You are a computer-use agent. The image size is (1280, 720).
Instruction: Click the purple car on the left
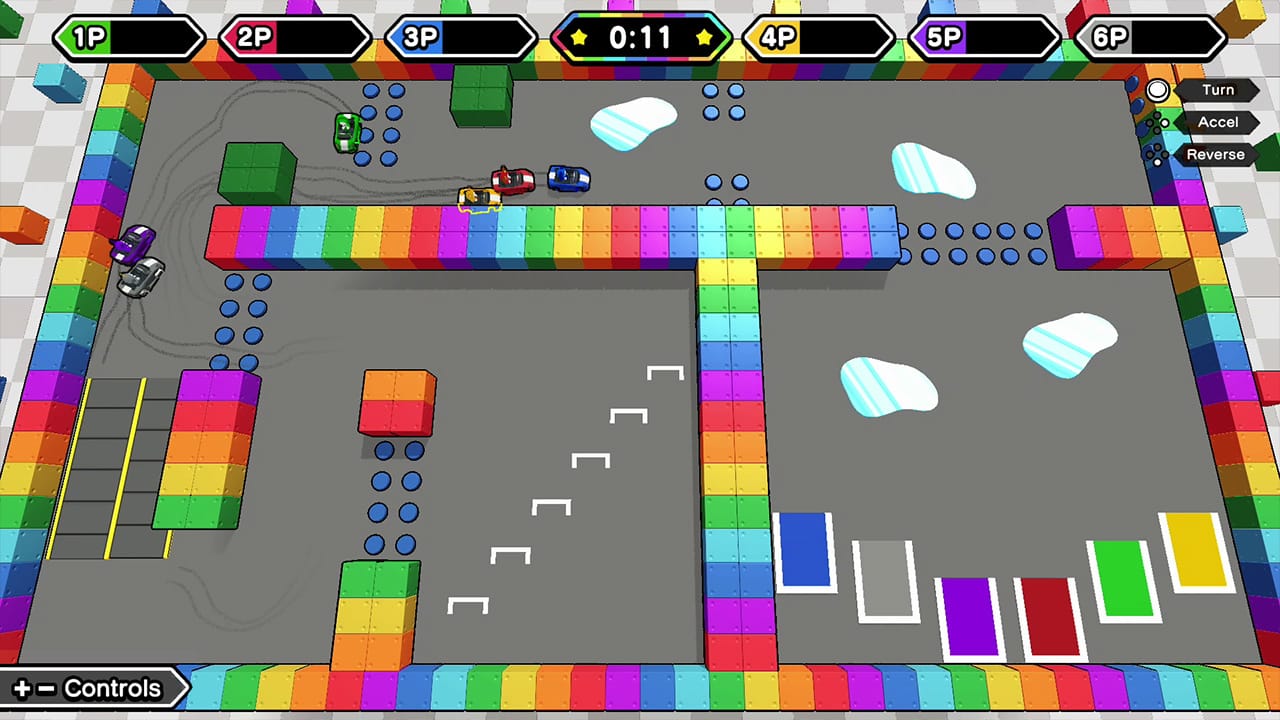pos(133,241)
